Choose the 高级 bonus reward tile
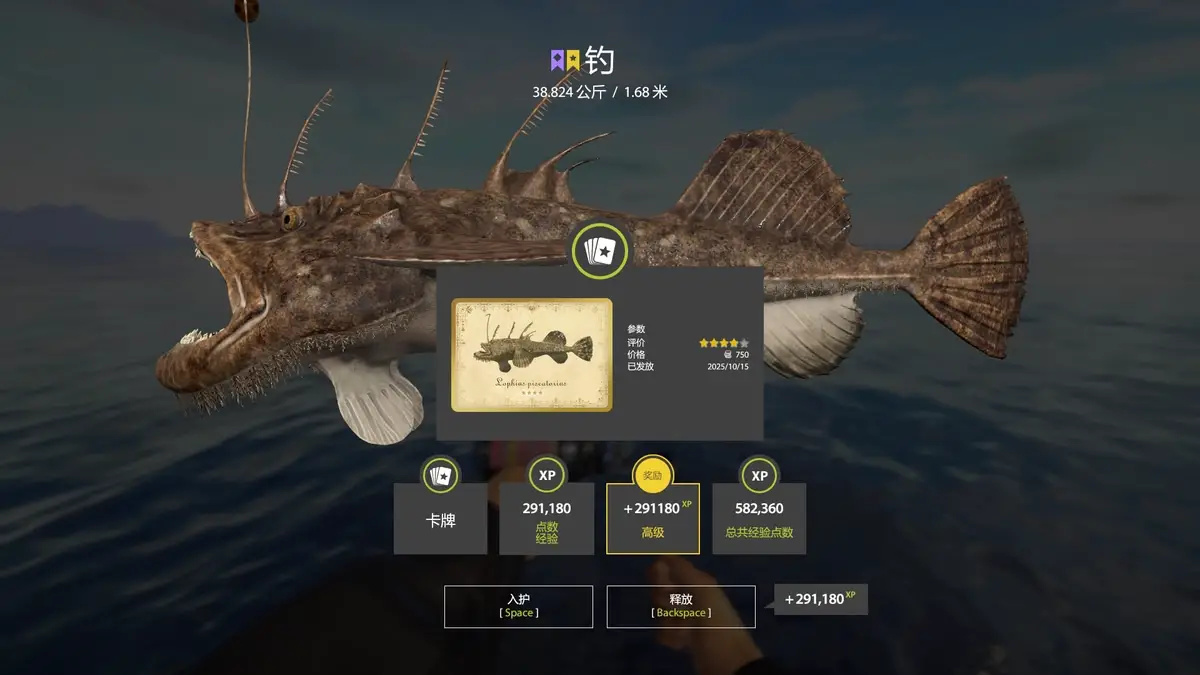The image size is (1200, 675). pyautogui.click(x=652, y=519)
